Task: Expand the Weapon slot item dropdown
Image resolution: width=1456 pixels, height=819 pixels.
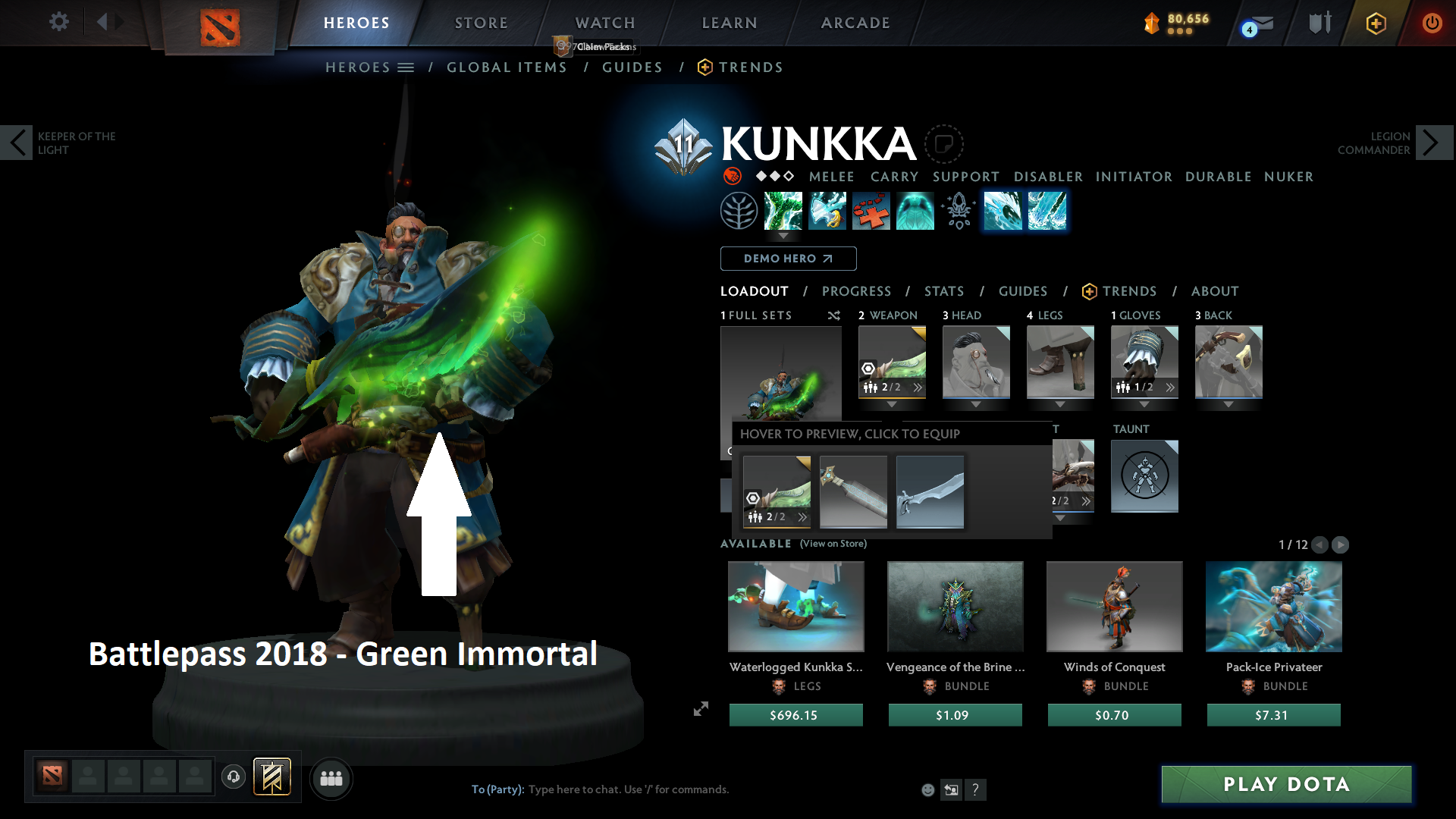Action: pos(892,405)
